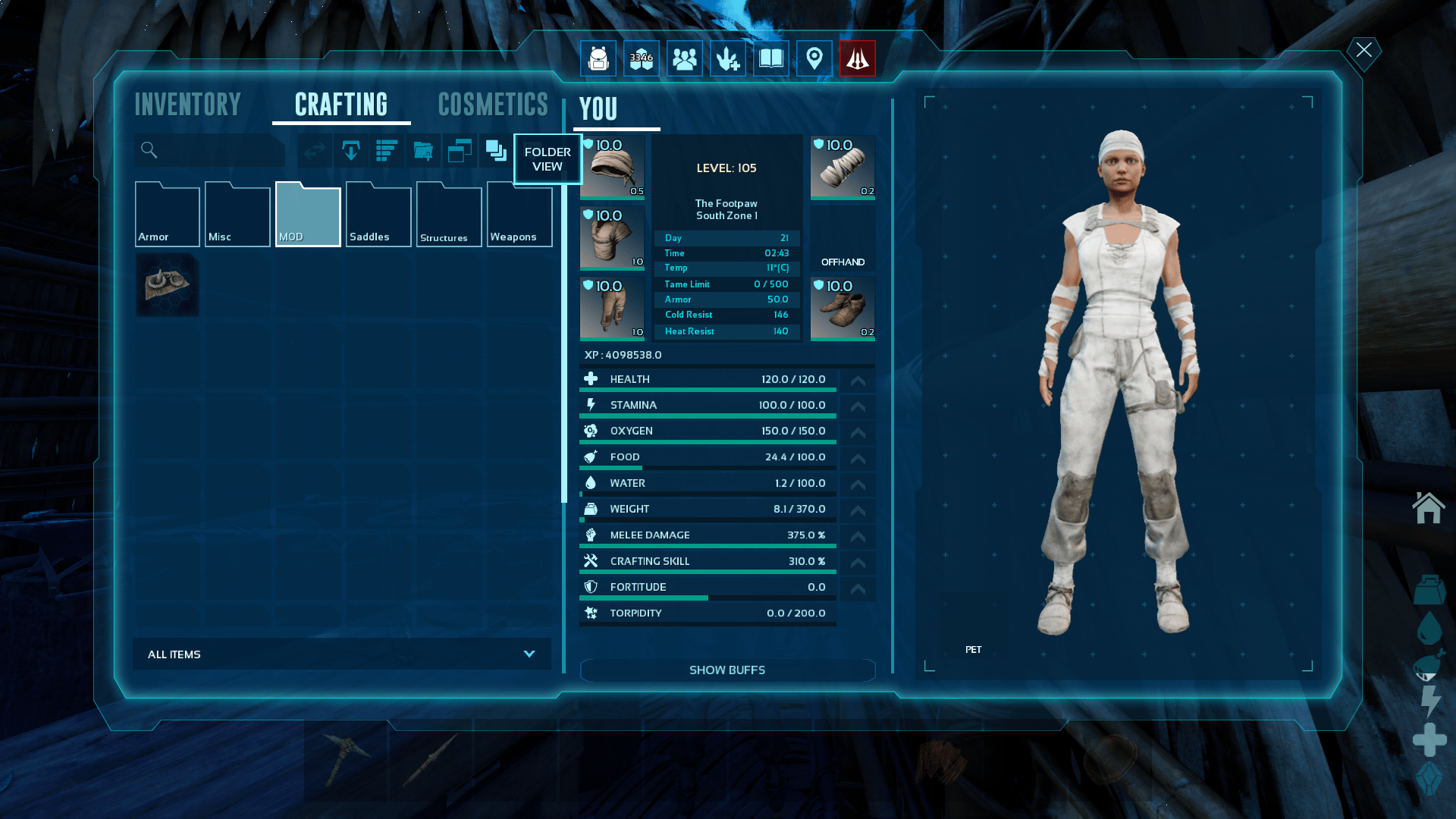Screen dimensions: 1456x819
Task: Open the Saddles folder
Action: 378,215
